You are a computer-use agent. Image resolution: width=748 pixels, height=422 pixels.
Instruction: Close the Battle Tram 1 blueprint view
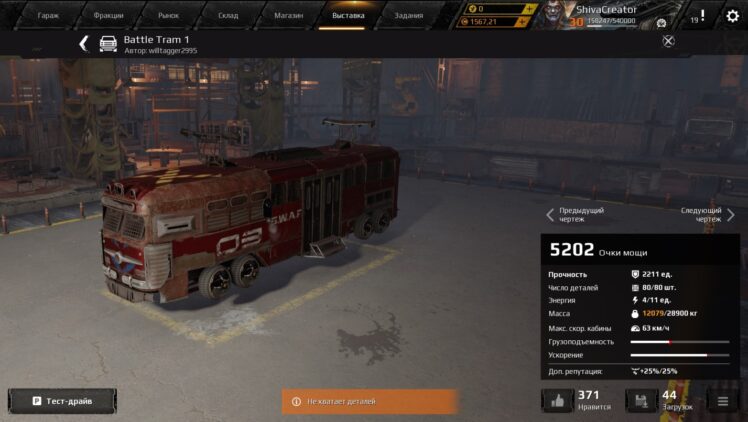coord(668,41)
